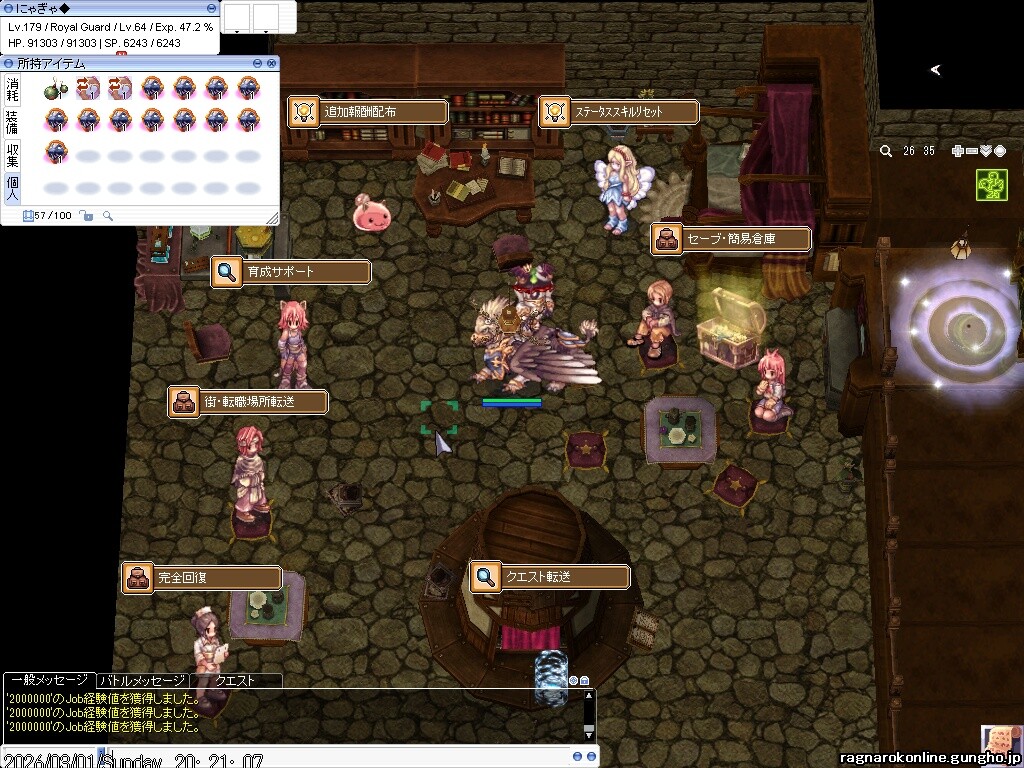
Task: Click the minimap double-chevron button
Action: pos(985,151)
